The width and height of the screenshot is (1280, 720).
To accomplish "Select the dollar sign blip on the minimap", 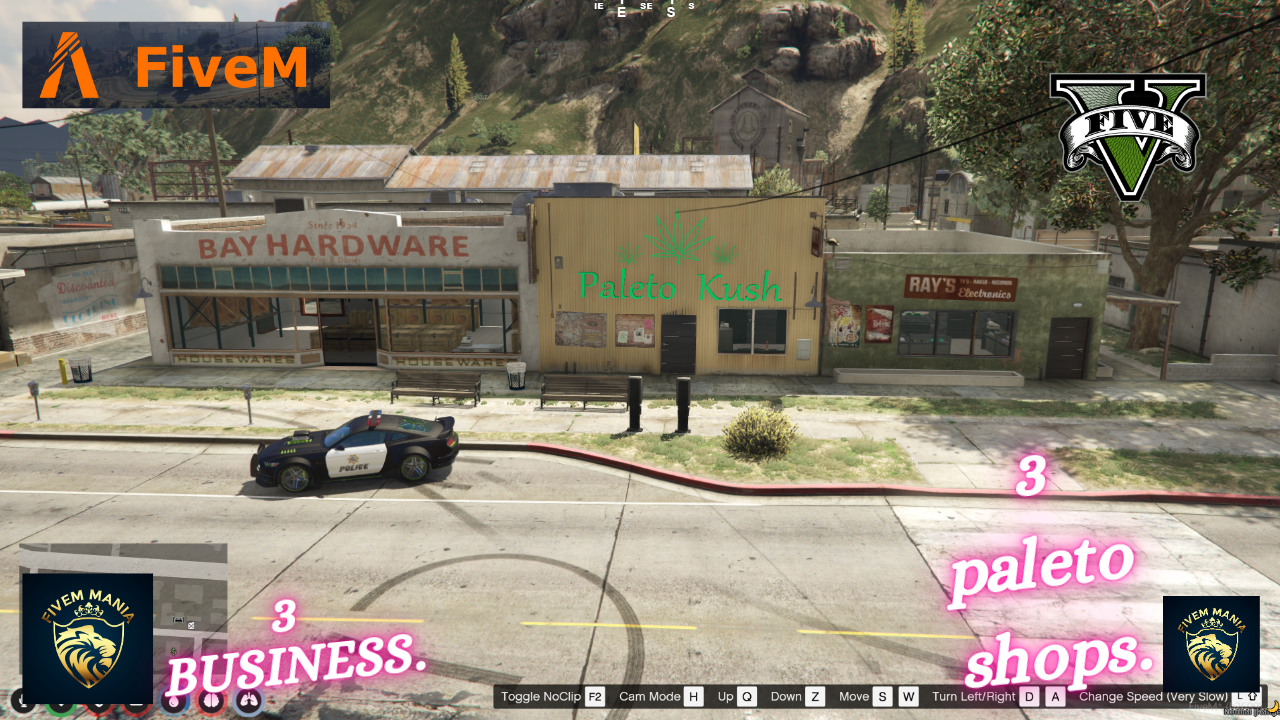I will (x=174, y=651).
